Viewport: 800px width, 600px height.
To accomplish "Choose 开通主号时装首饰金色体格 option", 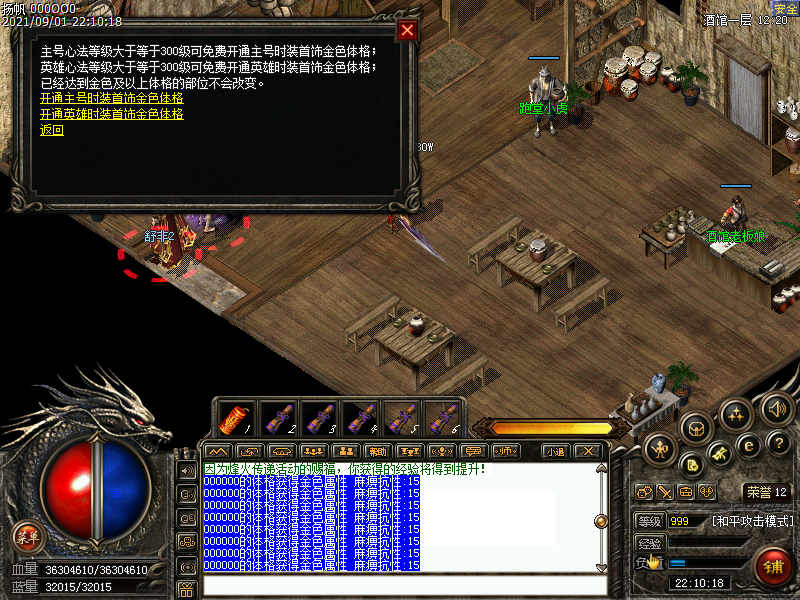I will pos(112,99).
